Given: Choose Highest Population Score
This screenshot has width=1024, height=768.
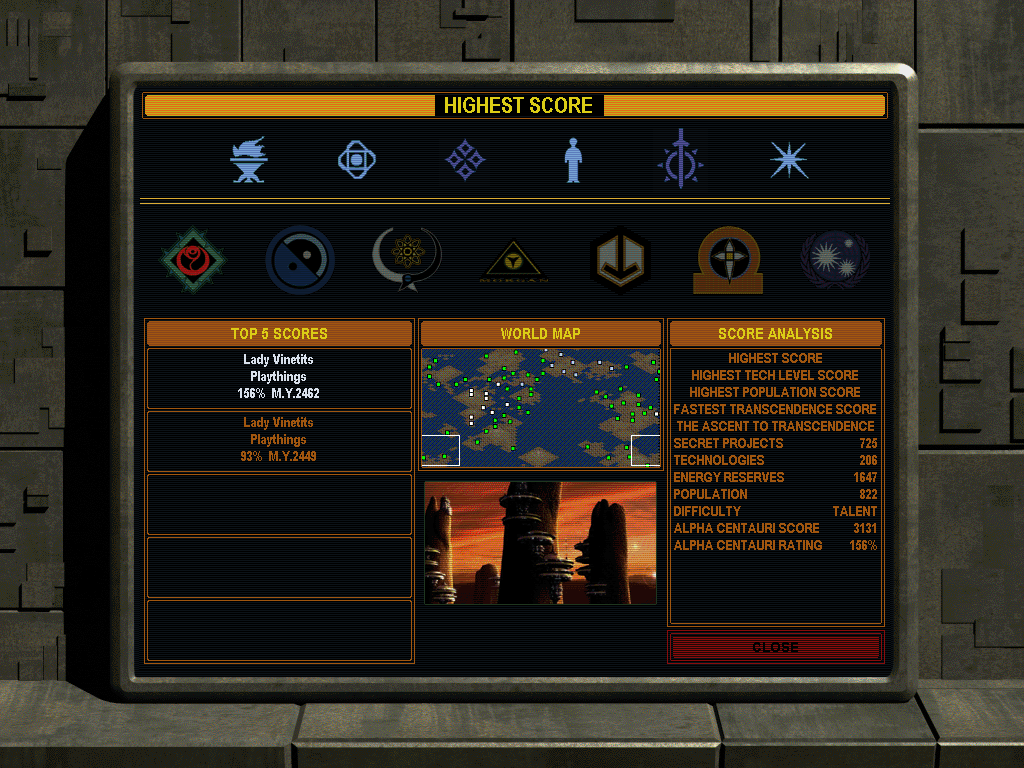Looking at the screenshot, I should coord(775,392).
